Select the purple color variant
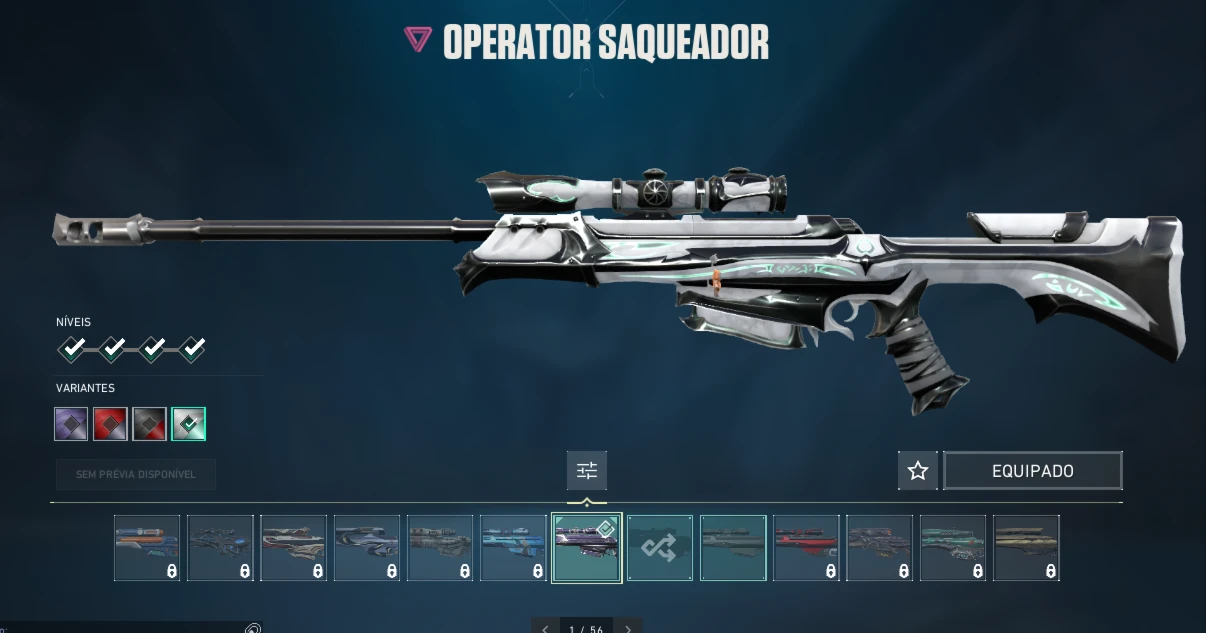The height and width of the screenshot is (633, 1206). [71, 424]
